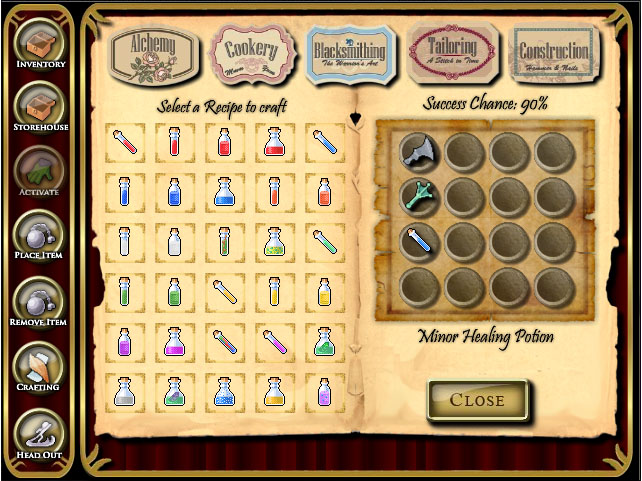642x481 pixels.
Task: Switch to the Alchemy tab
Action: pyautogui.click(x=153, y=48)
